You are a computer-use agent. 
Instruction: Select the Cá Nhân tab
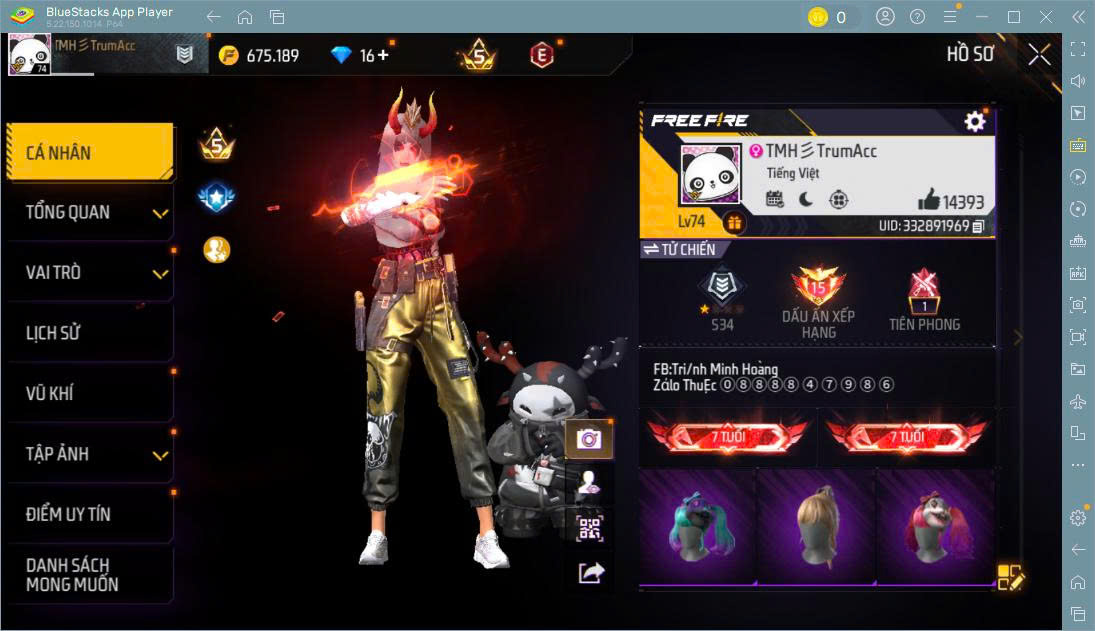tap(89, 153)
